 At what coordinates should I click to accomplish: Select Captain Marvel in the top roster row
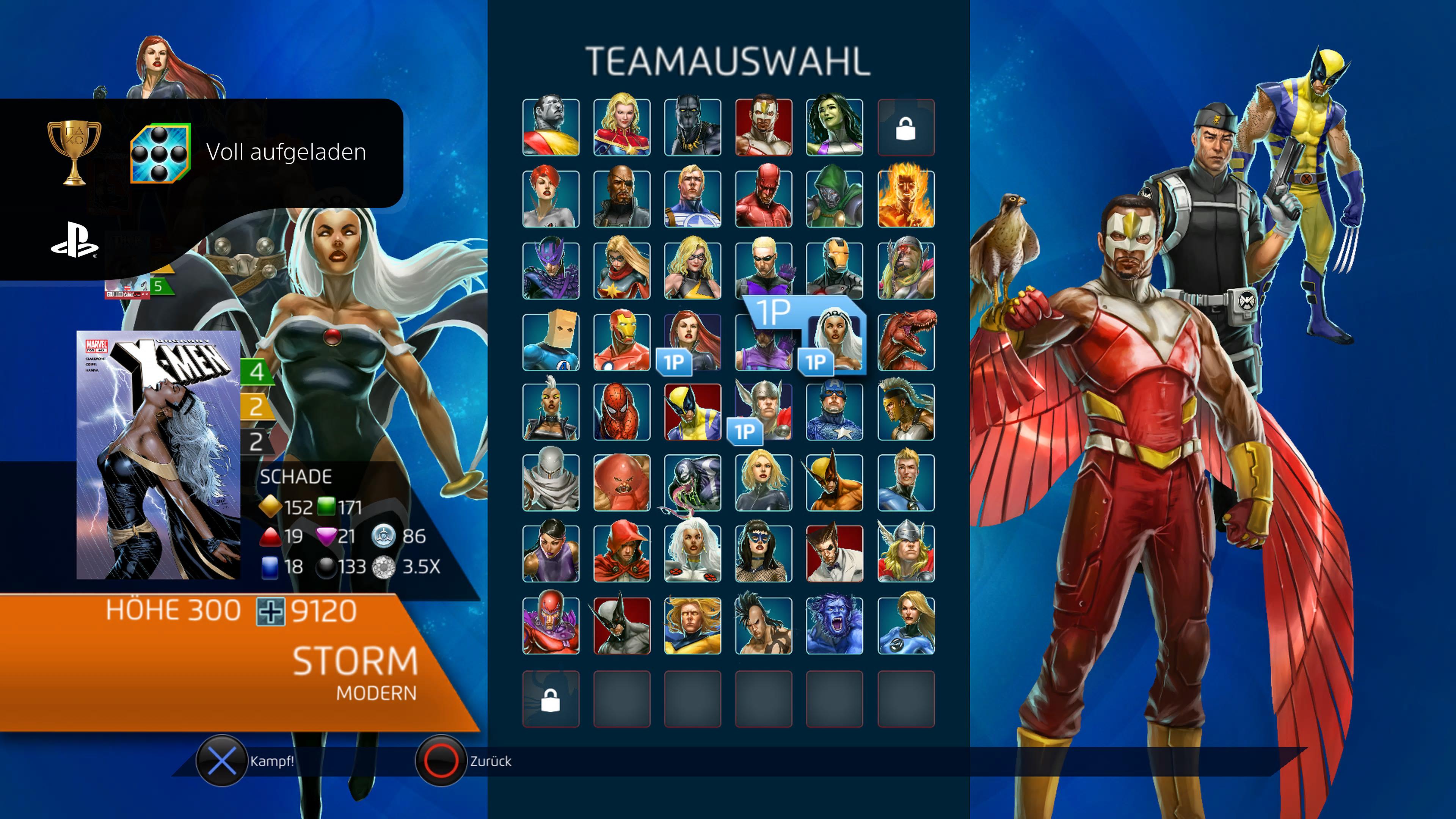tap(622, 127)
